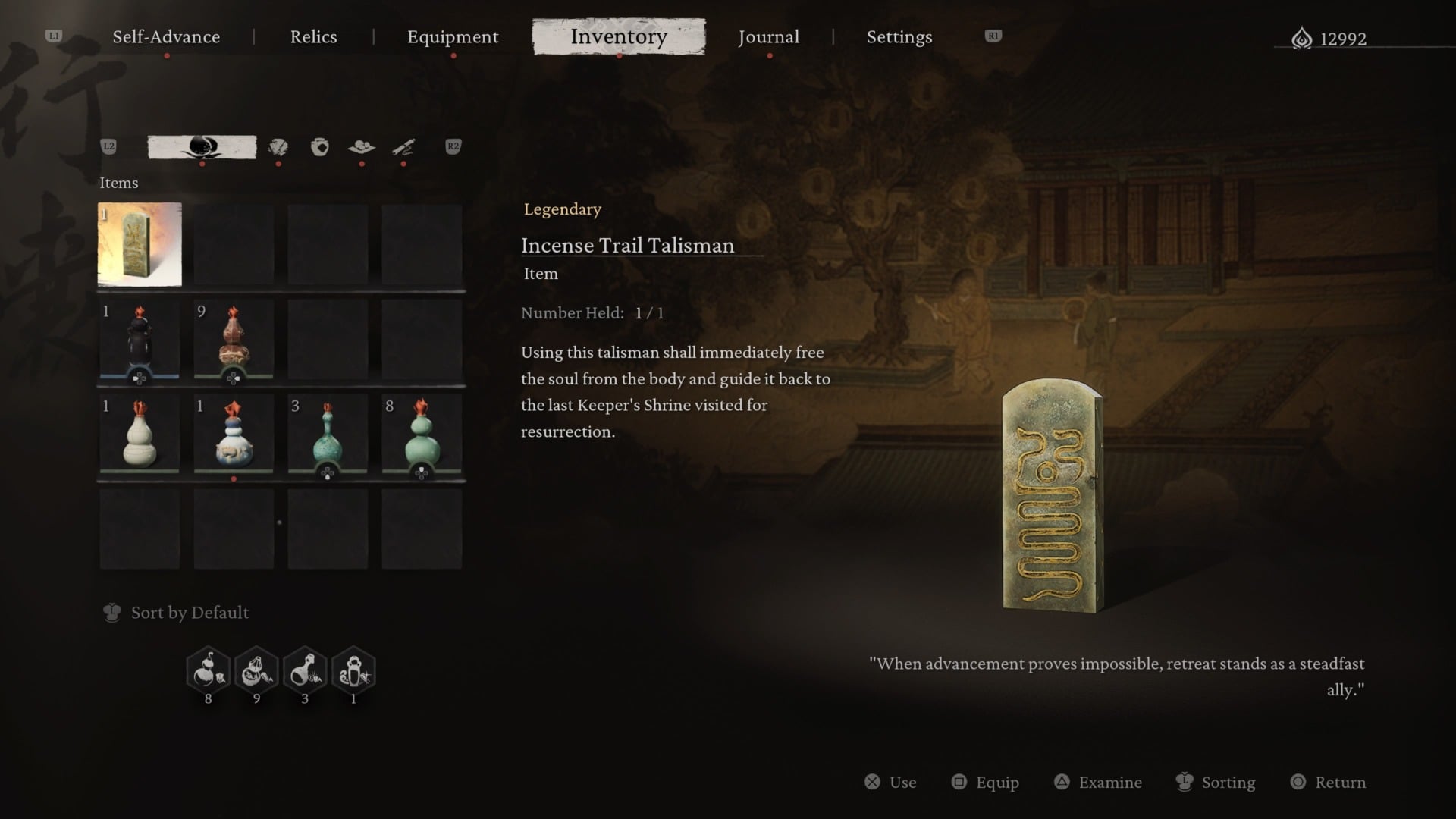Image resolution: width=1456 pixels, height=819 pixels.
Task: Open the Journal menu
Action: 769,36
